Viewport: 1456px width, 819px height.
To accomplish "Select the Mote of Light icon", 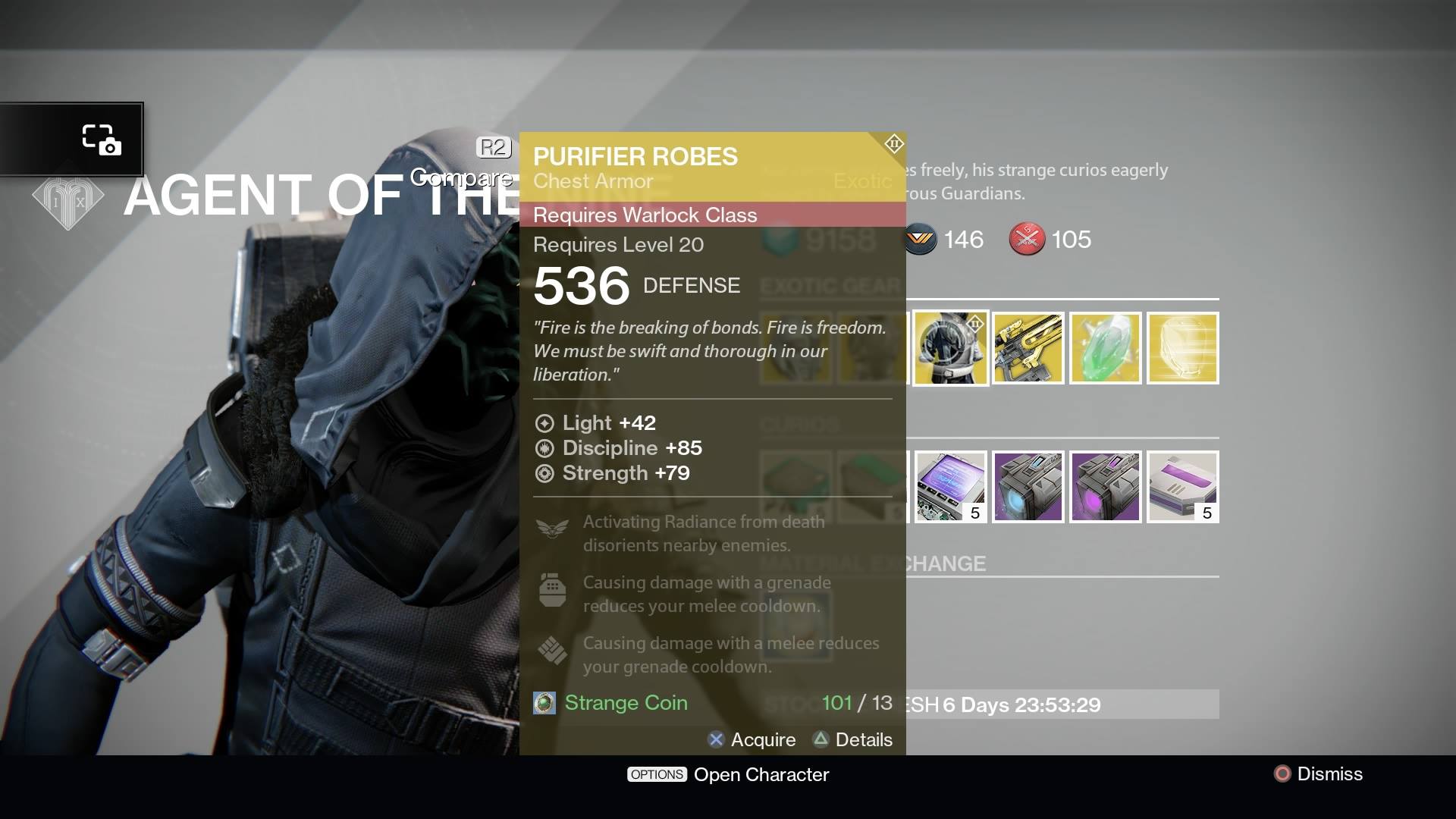I will pyautogui.click(x=1105, y=348).
